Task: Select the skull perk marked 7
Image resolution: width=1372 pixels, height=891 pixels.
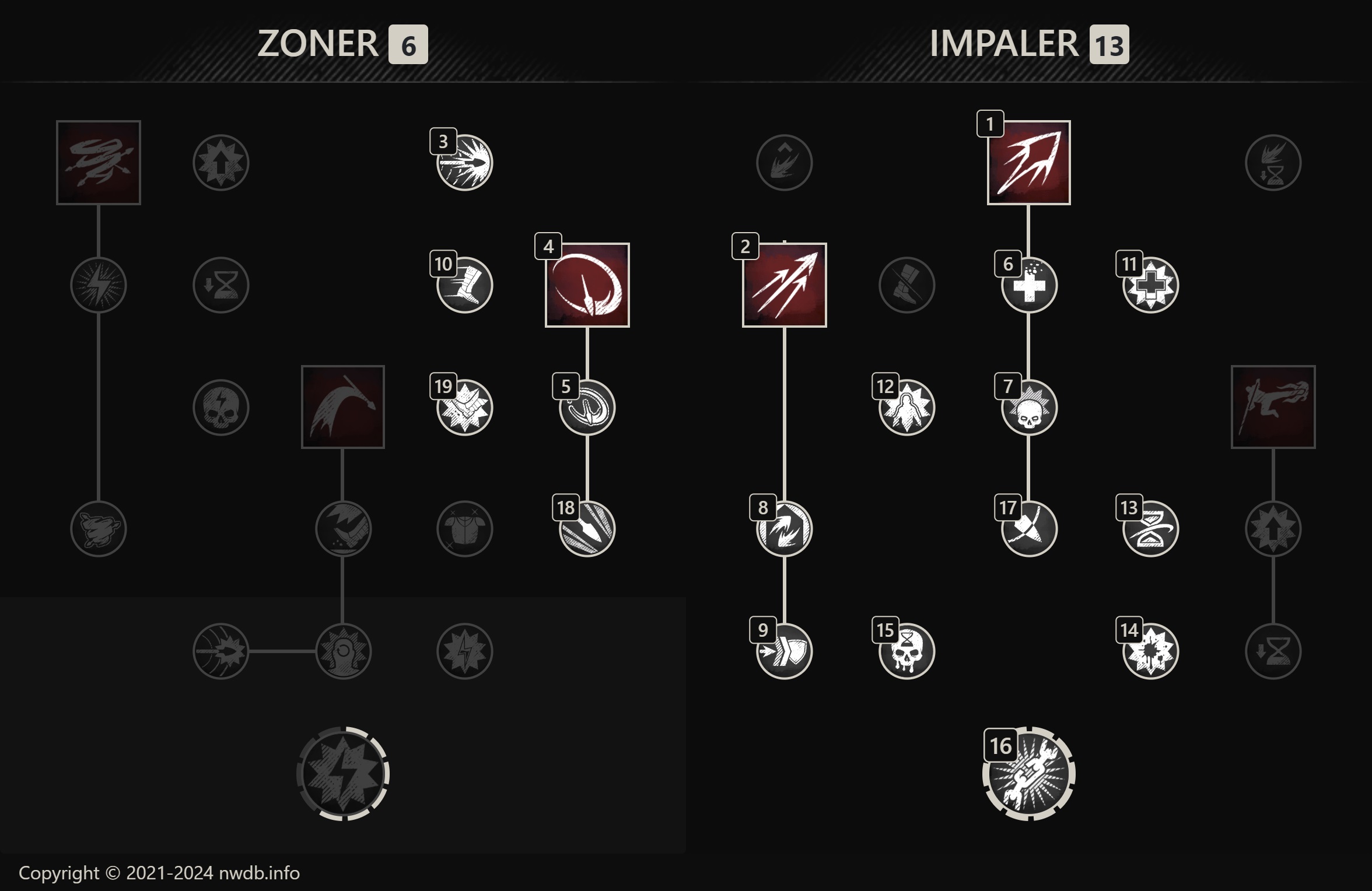Action: (1030, 408)
